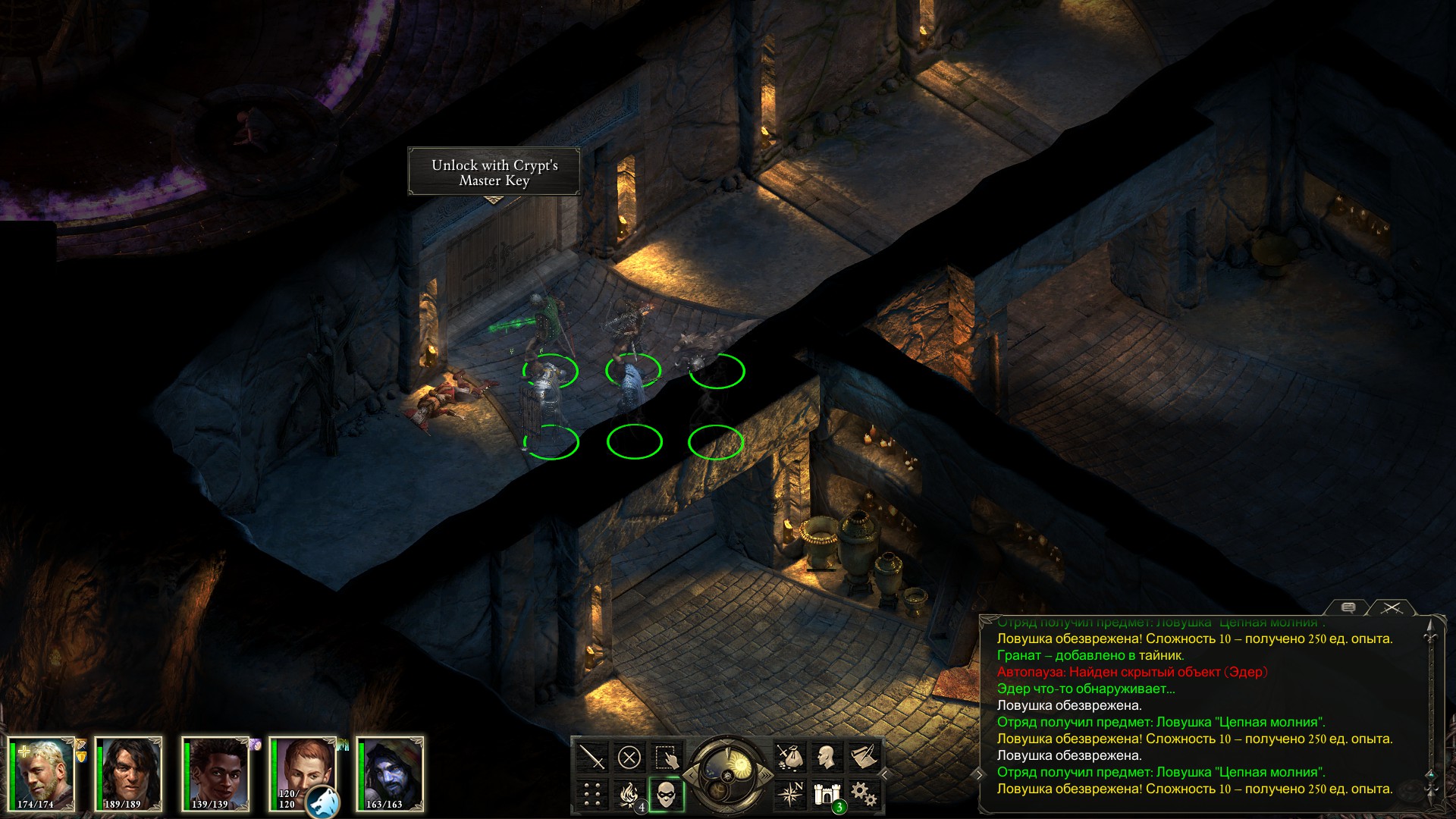Open the character sheet head icon
Image resolution: width=1456 pixels, height=819 pixels.
coord(827,757)
